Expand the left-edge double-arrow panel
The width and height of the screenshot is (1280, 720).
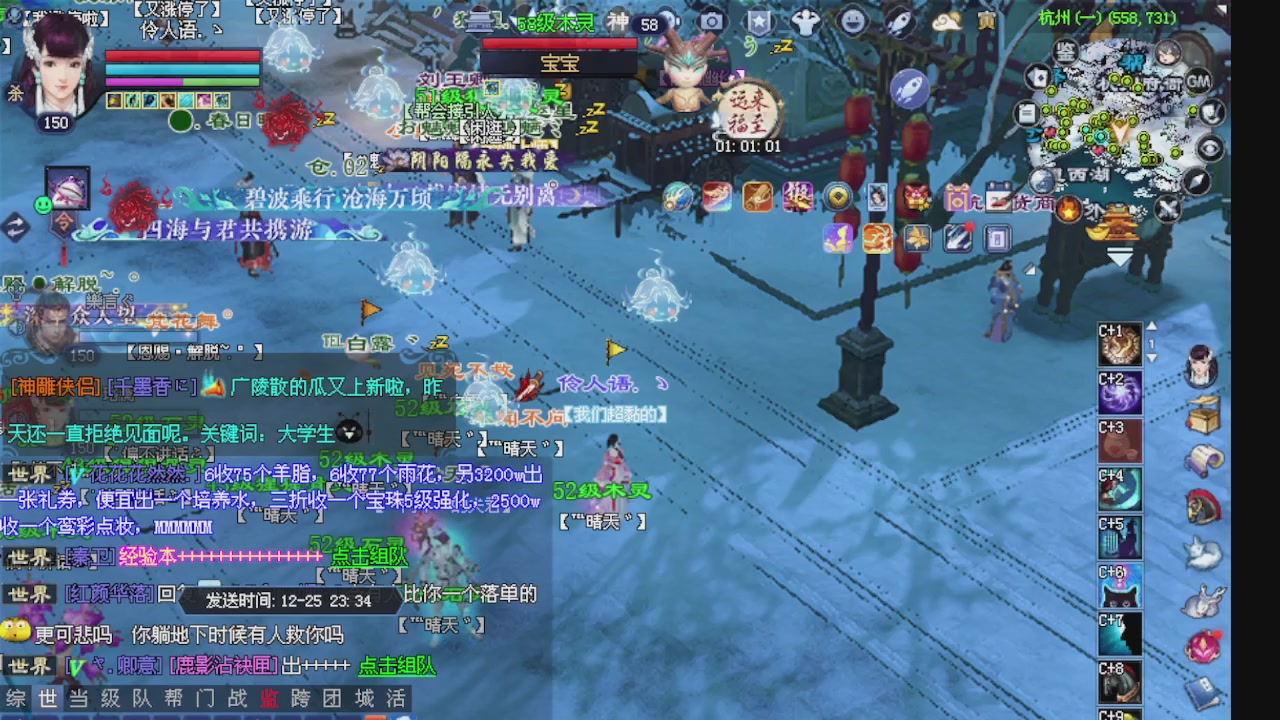(14, 228)
